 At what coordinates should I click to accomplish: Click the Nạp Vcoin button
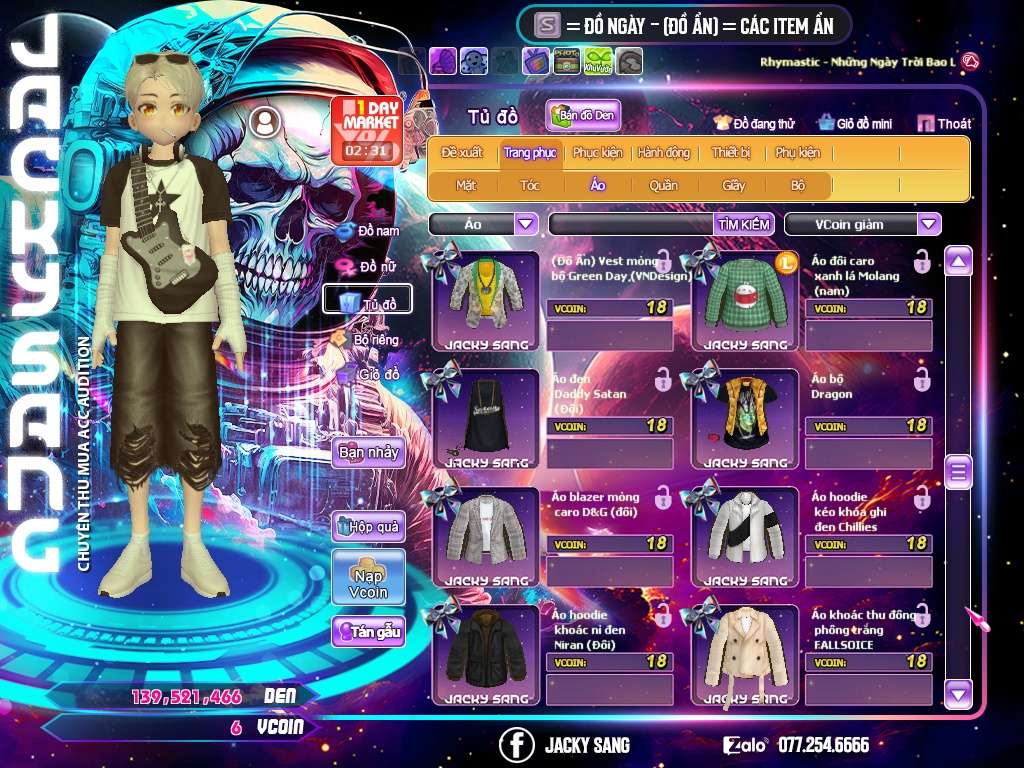tap(368, 577)
